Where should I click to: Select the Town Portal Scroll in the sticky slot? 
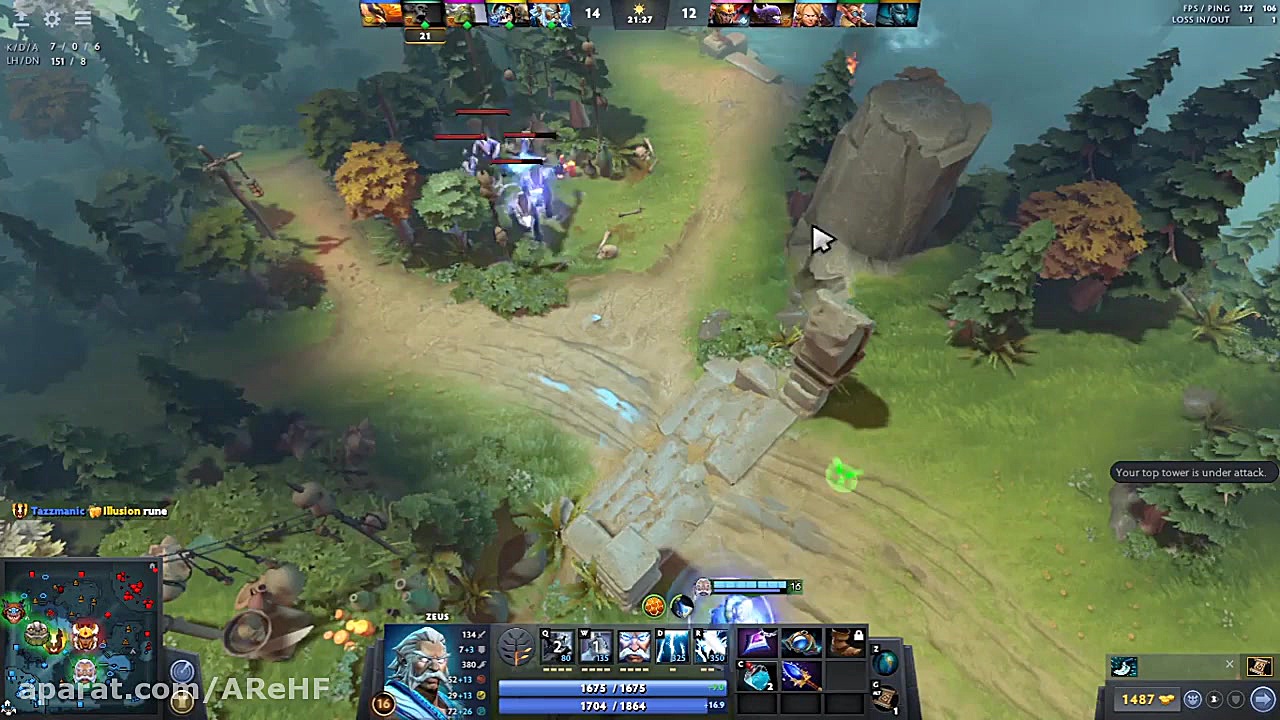(1260, 666)
